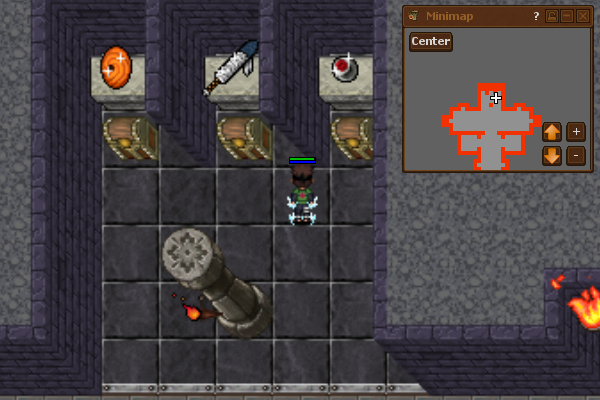
Task: Zoom in the minimap with the plus button
Action: pyautogui.click(x=575, y=131)
